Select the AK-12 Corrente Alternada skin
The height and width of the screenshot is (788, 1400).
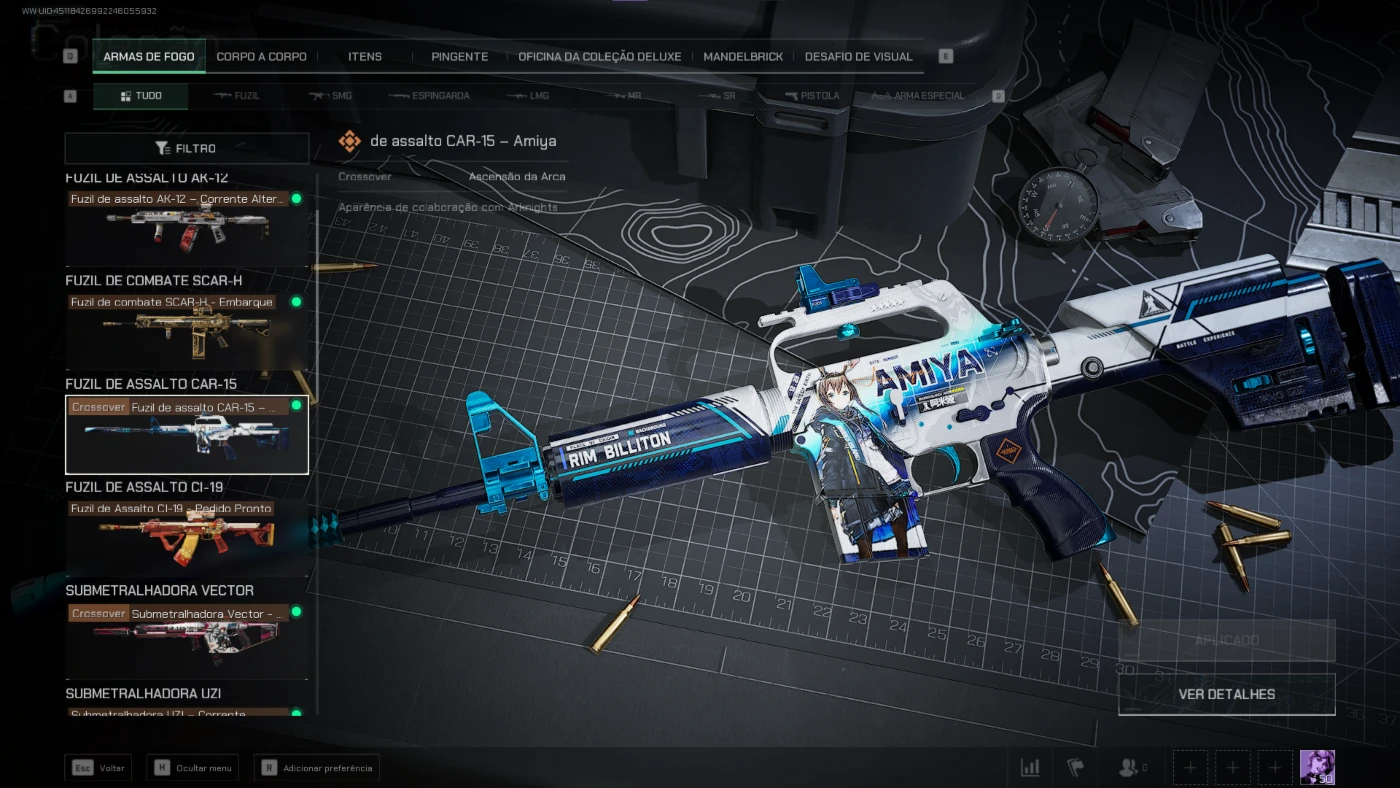tap(187, 229)
